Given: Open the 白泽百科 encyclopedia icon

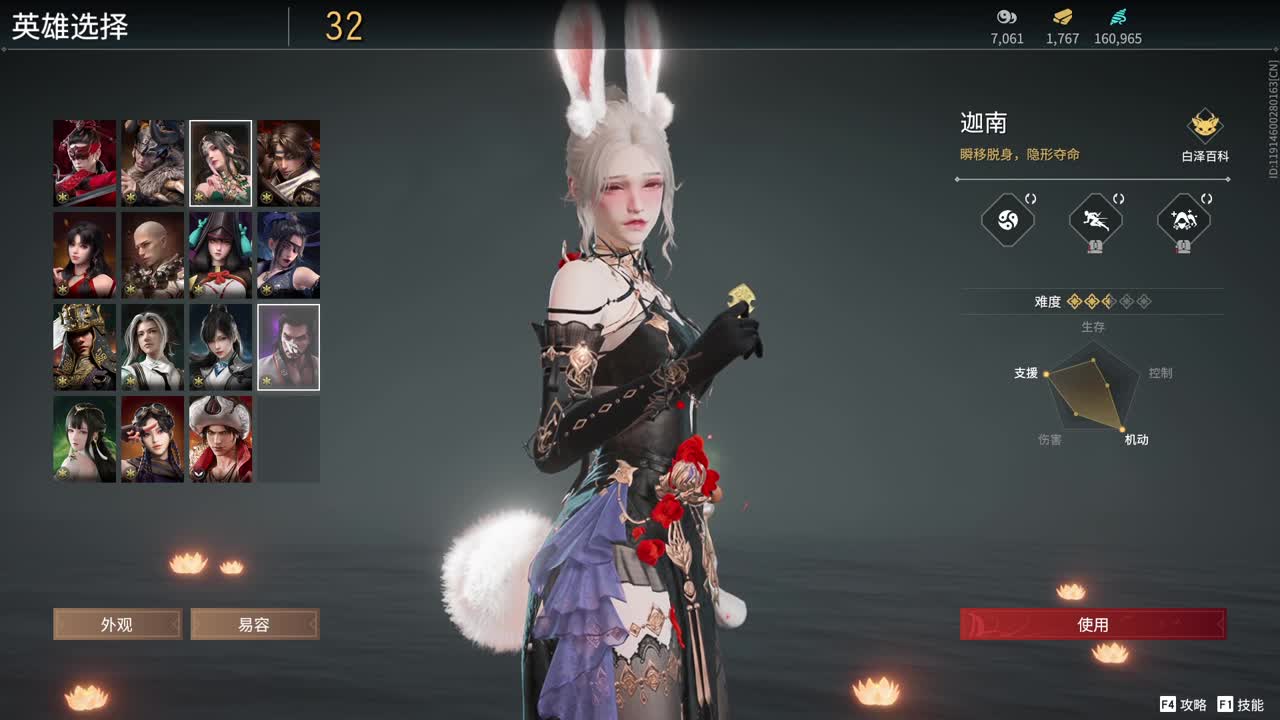Looking at the screenshot, I should (1205, 128).
